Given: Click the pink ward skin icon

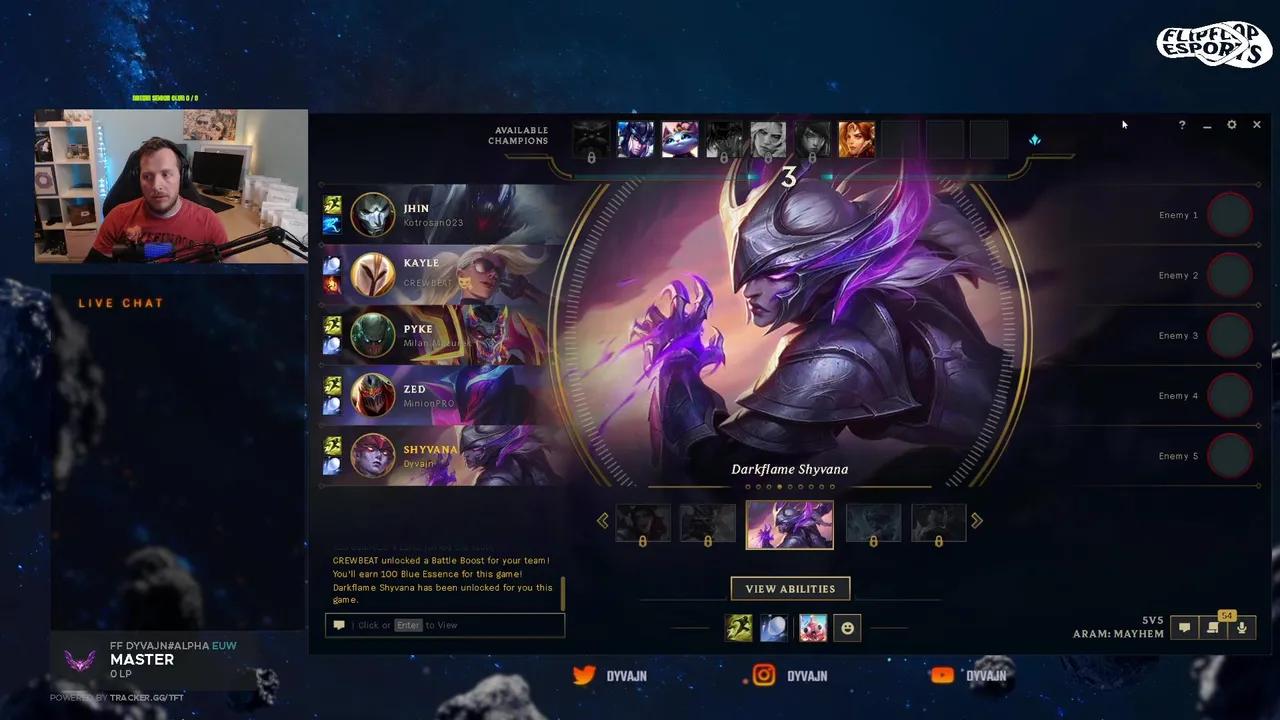Looking at the screenshot, I should (811, 627).
